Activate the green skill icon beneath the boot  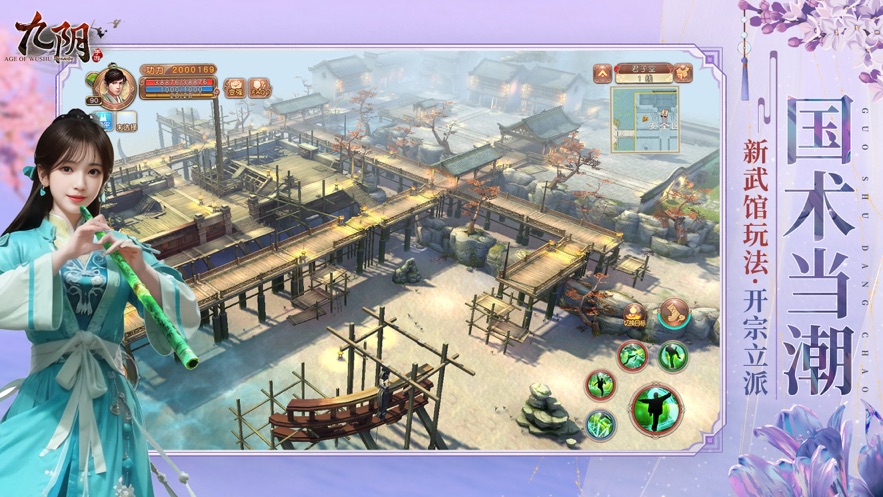click(673, 355)
